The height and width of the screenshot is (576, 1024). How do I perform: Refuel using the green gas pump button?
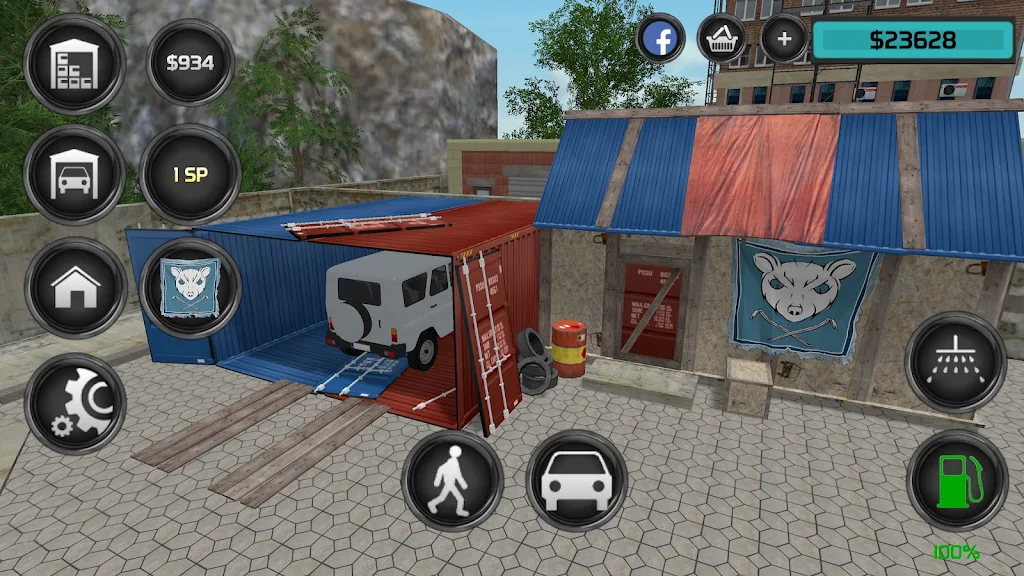957,480
